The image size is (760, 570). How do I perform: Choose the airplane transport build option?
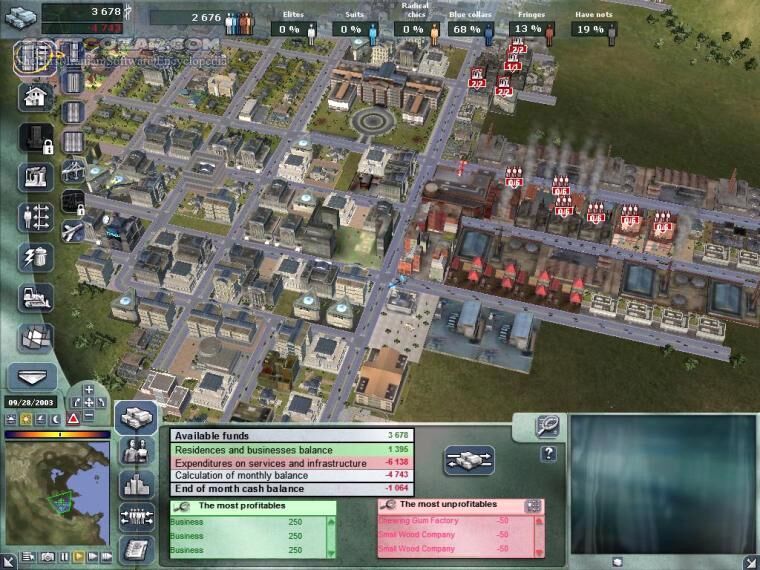pos(72,231)
